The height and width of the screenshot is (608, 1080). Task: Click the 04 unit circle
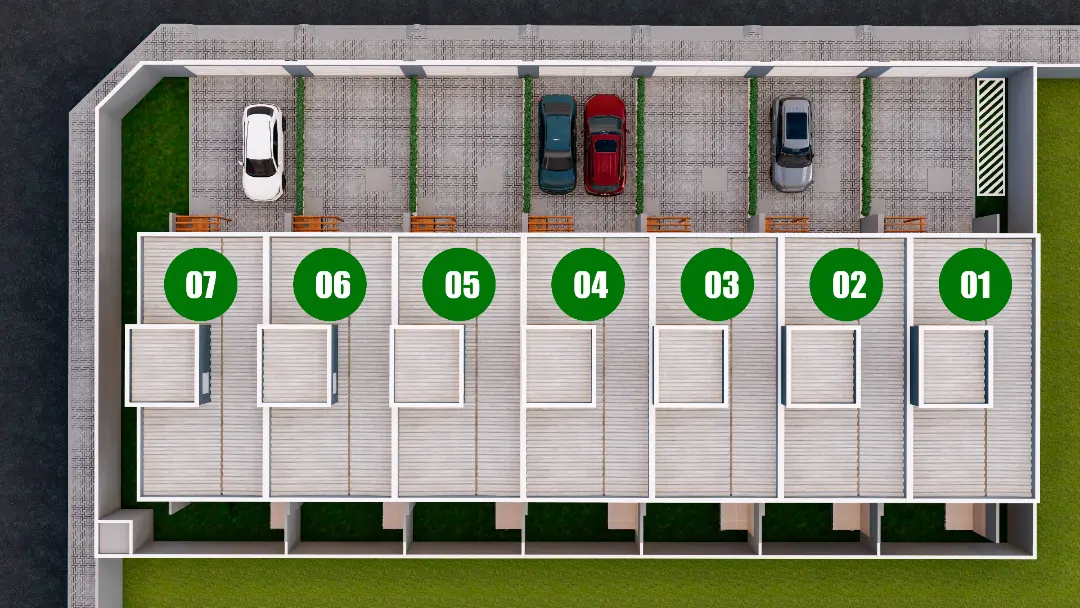tap(589, 285)
